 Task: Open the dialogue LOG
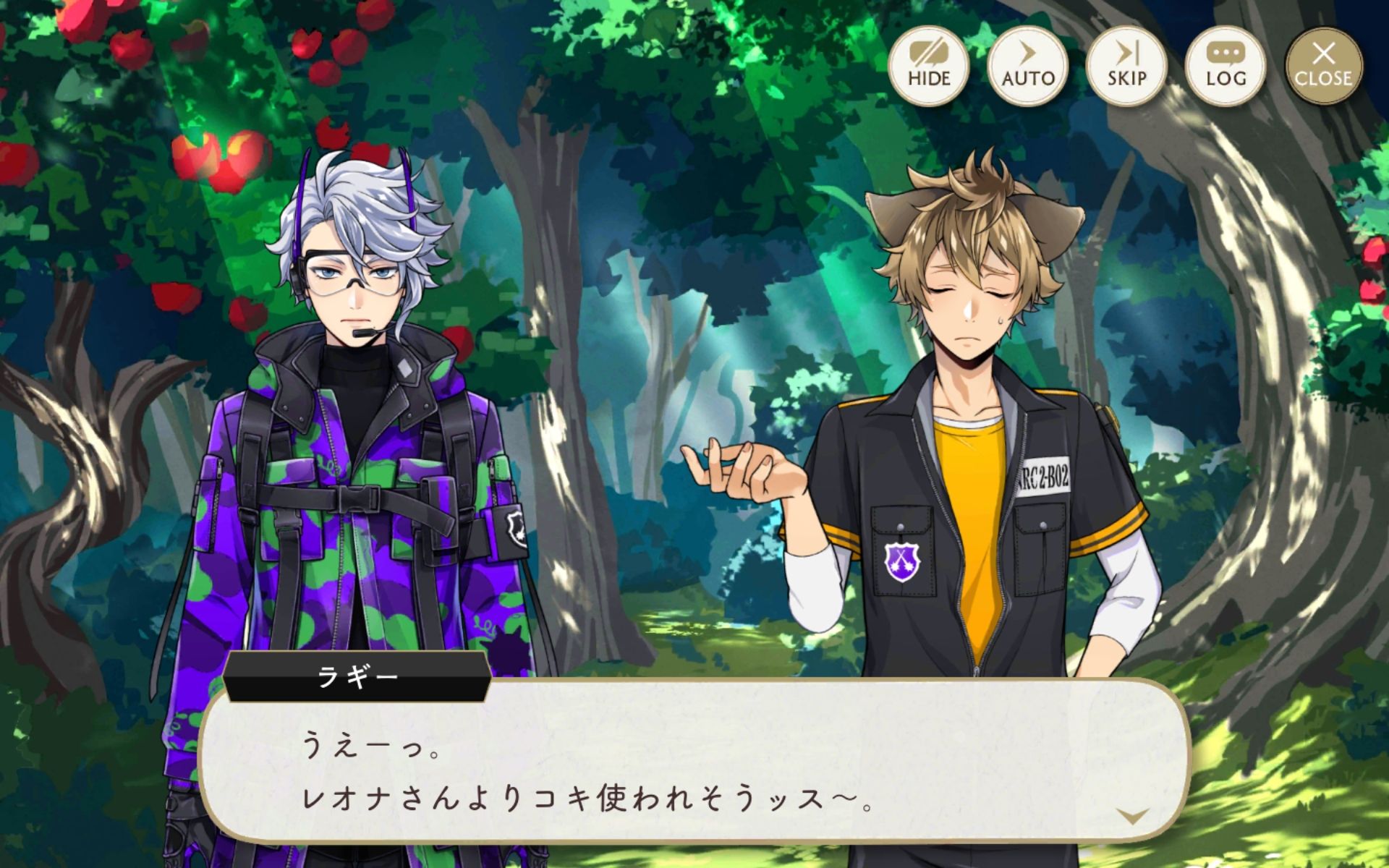(x=1226, y=66)
